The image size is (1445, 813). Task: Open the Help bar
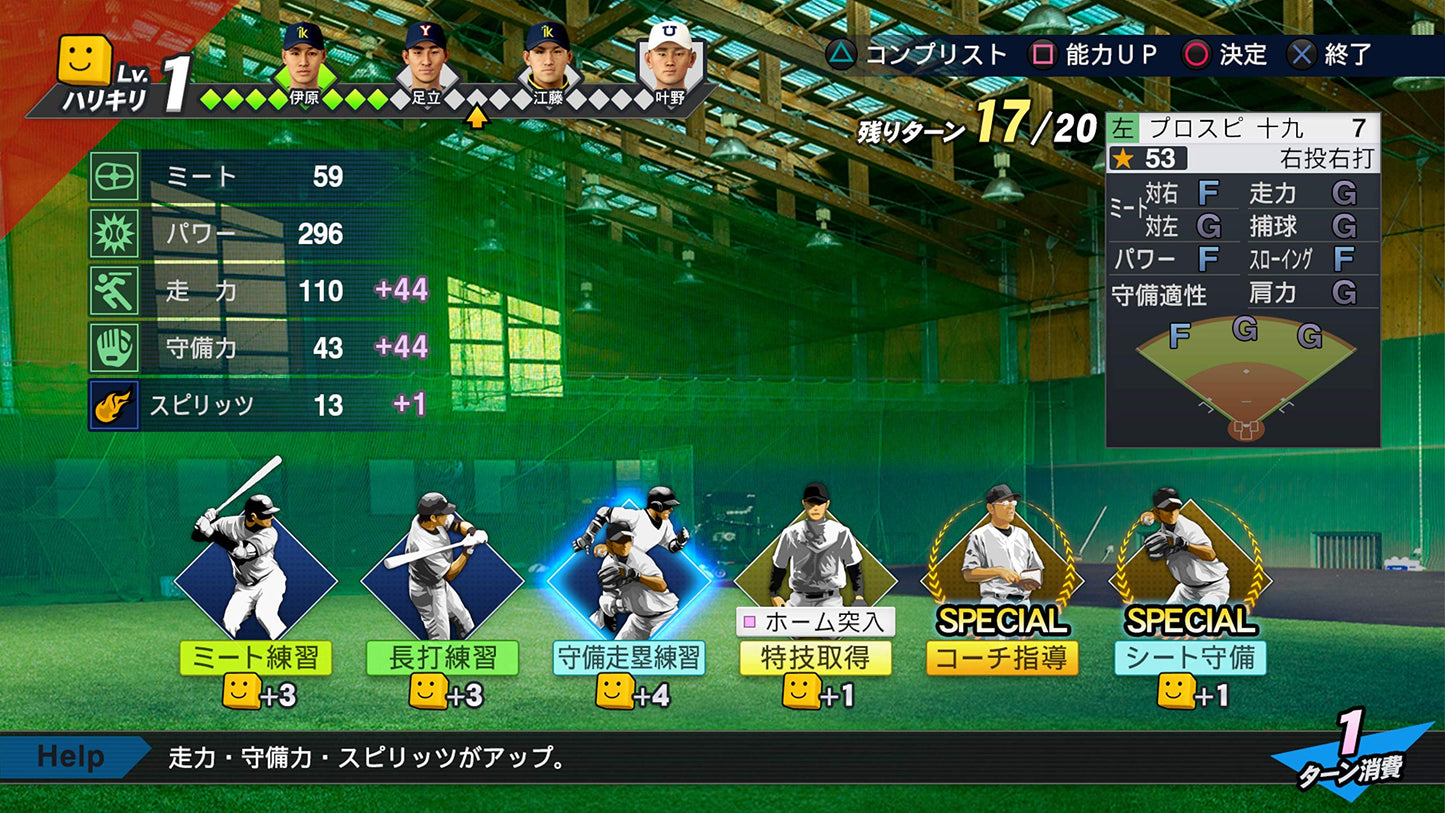tap(68, 757)
